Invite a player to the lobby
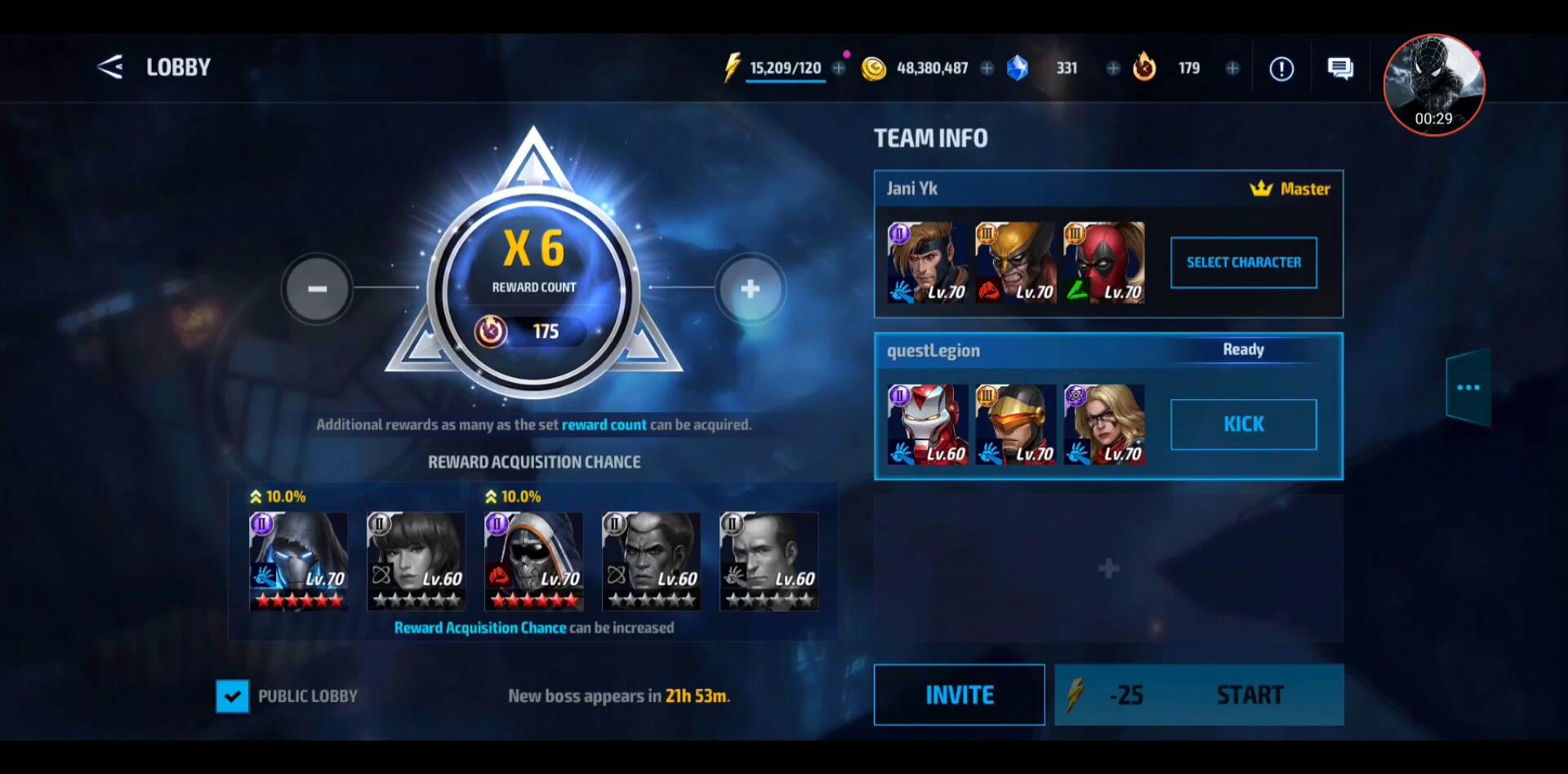 pos(959,695)
